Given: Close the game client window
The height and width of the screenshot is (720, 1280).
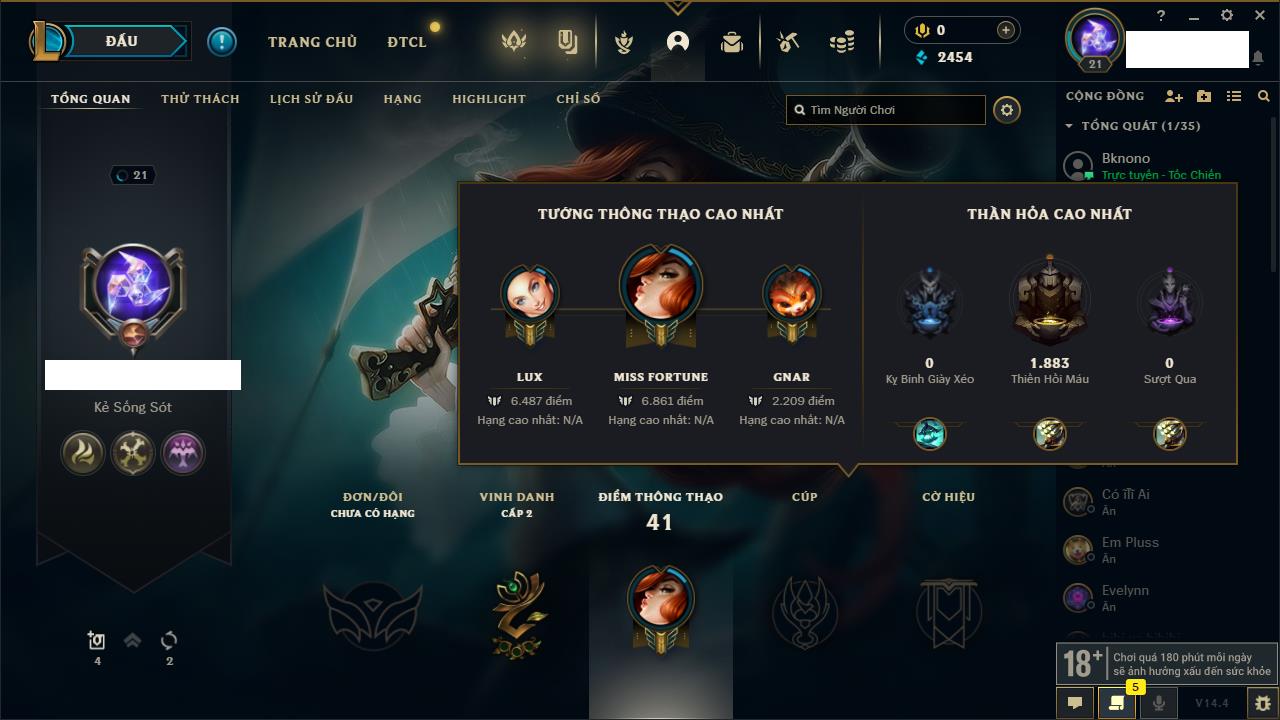Looking at the screenshot, I should (1259, 15).
